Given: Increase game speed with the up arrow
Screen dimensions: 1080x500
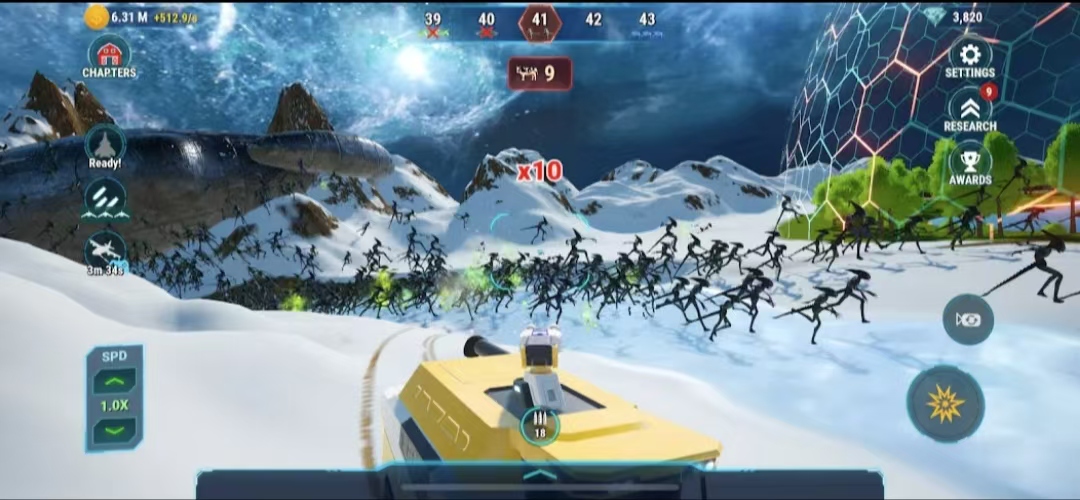Looking at the screenshot, I should pyautogui.click(x=114, y=381).
